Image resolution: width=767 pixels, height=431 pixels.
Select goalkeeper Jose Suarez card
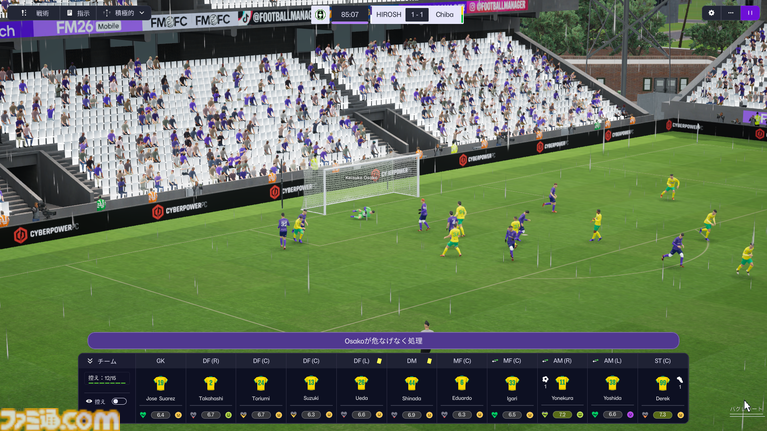coord(160,391)
